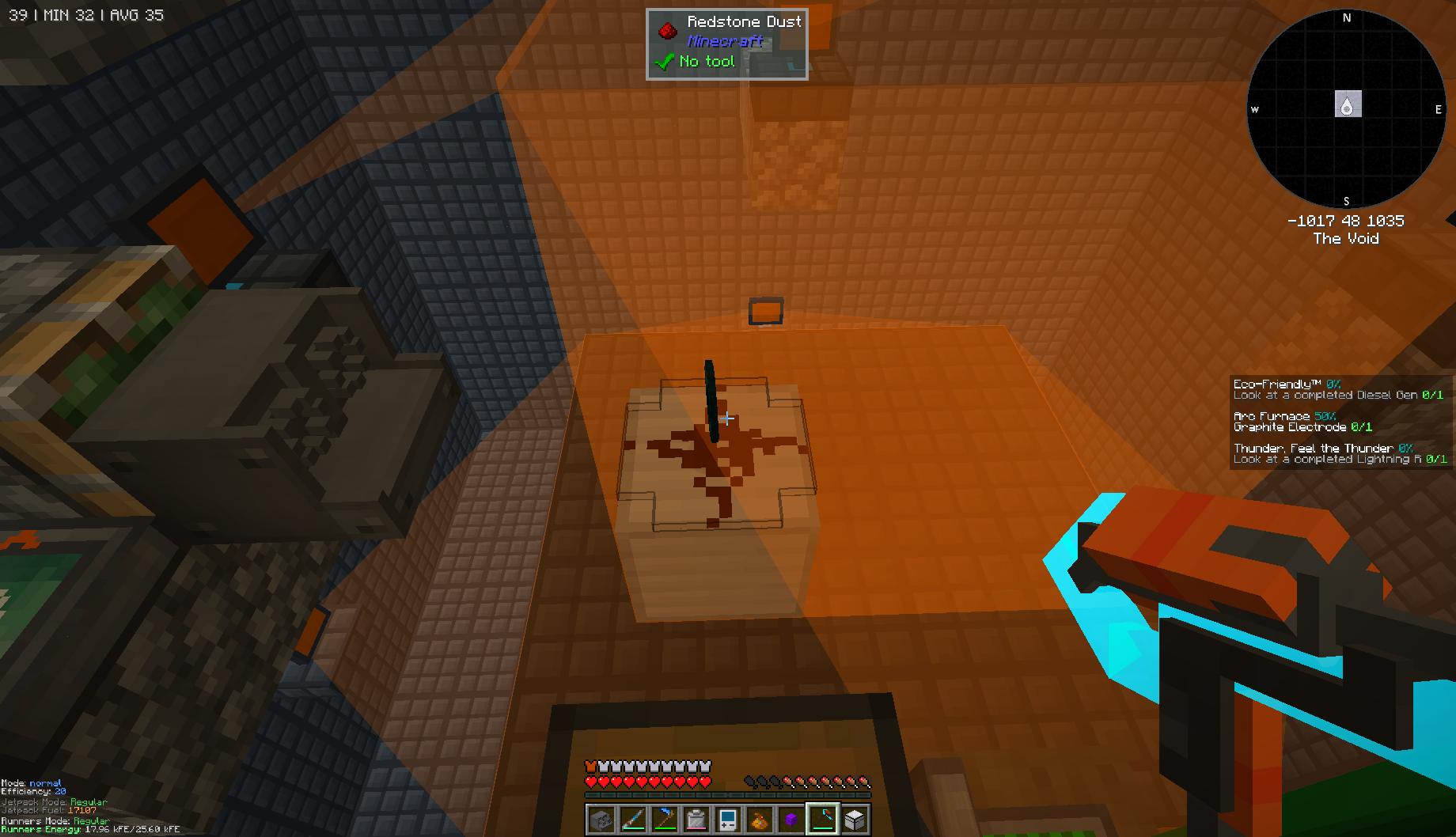Click the Graphite Electrode 0/1 progress link
The height and width of the screenshot is (837, 1456).
click(1302, 426)
